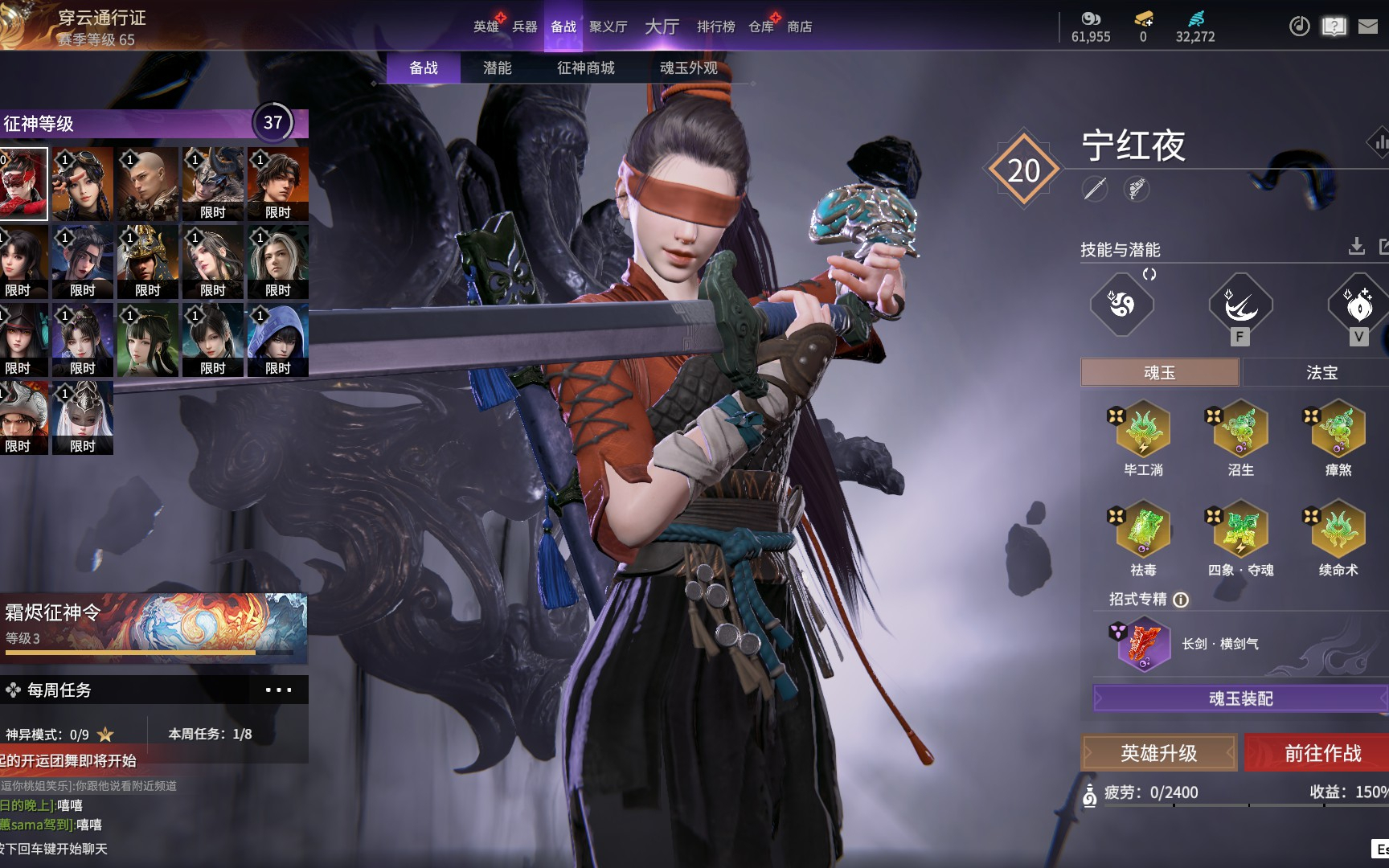1389x868 pixels.
Task: Switch to the 潜能 tab
Action: [497, 68]
